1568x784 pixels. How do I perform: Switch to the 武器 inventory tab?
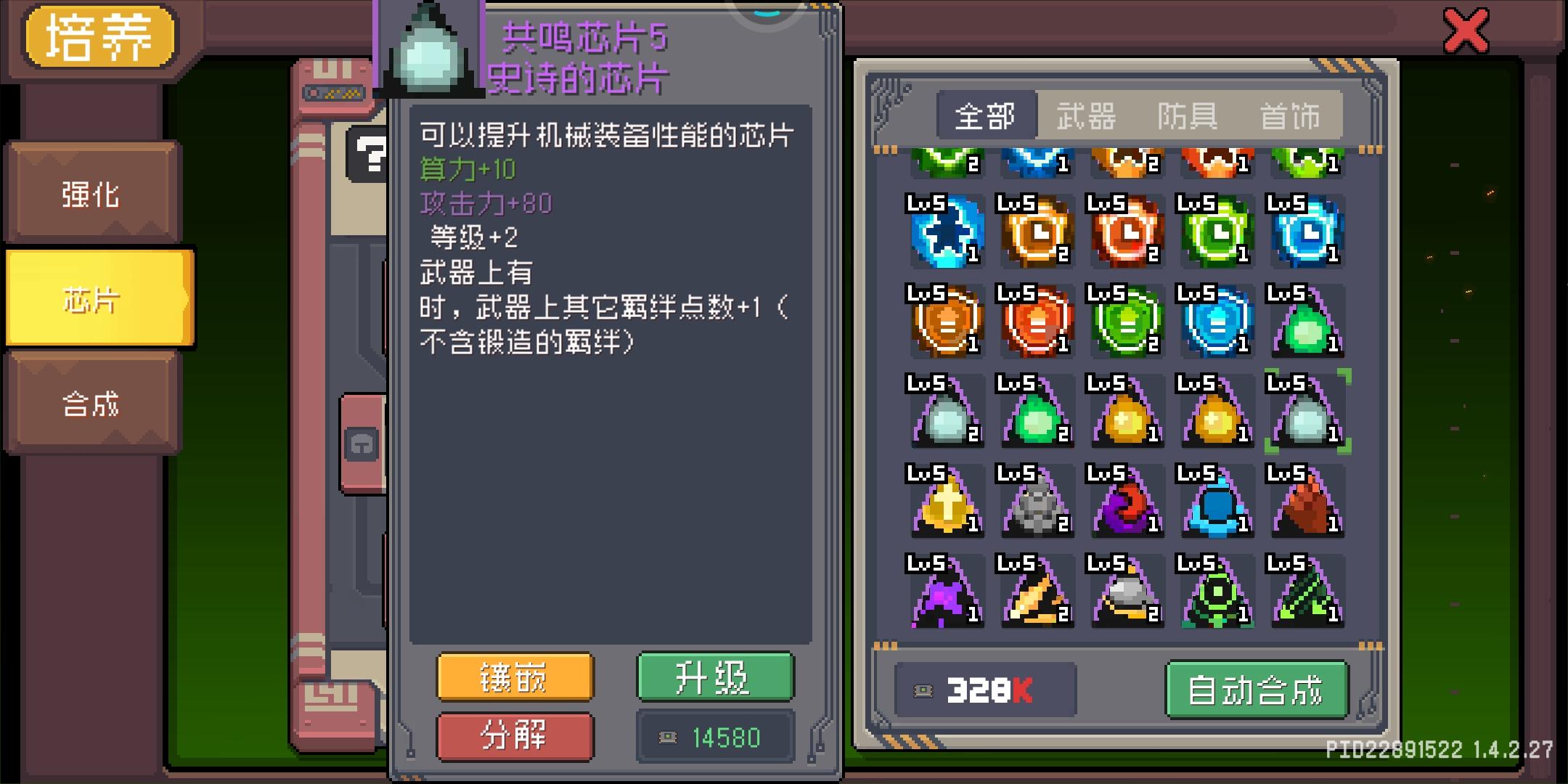point(1085,116)
